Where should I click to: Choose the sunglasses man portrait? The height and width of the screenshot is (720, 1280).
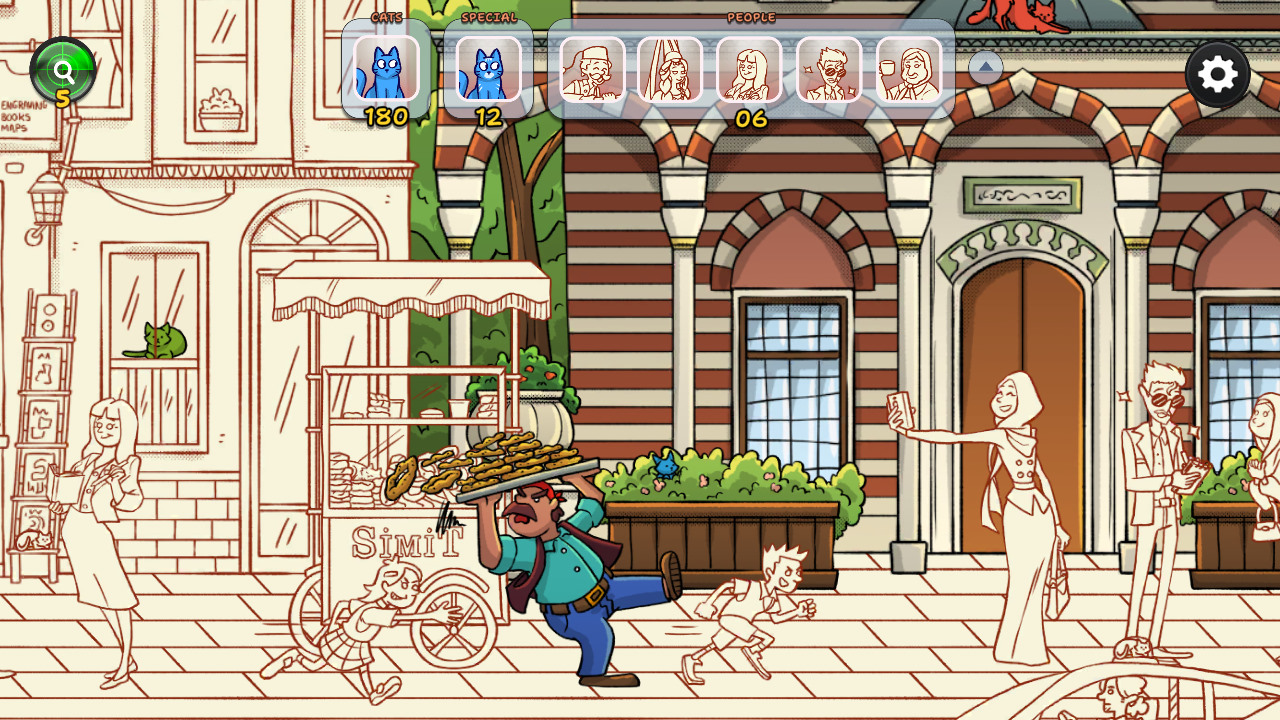pyautogui.click(x=829, y=69)
